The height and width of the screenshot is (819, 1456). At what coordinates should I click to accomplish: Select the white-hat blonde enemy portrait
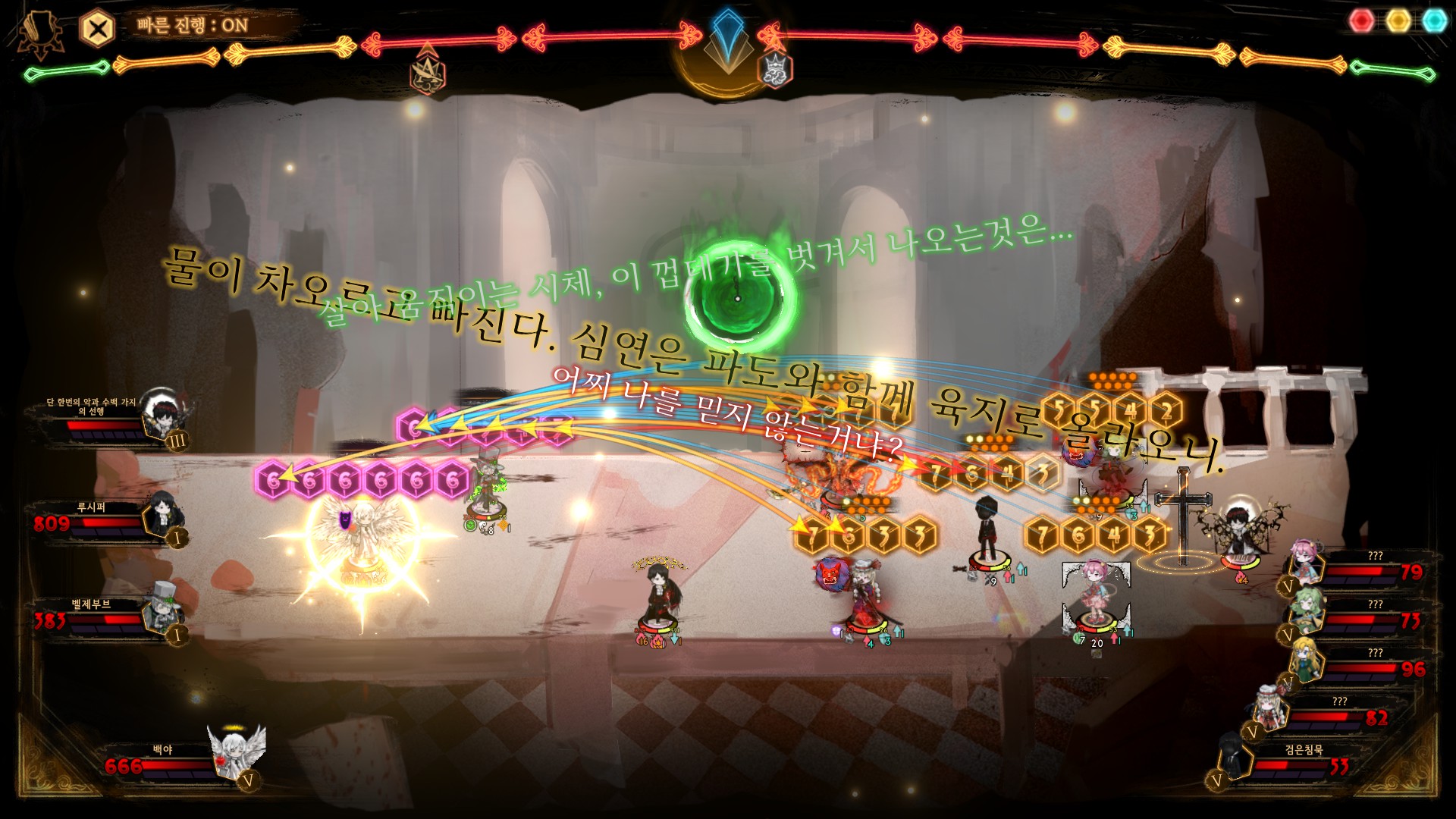click(1268, 708)
